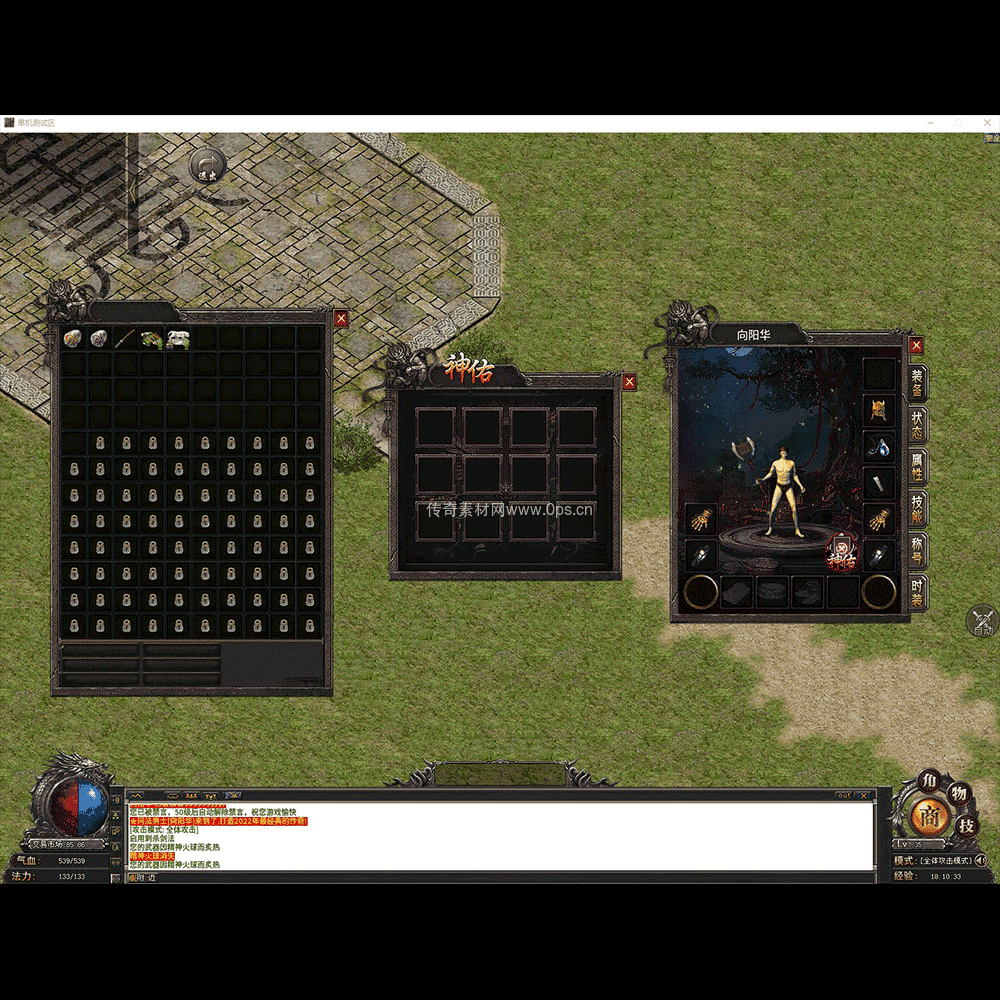Click the 神佑 badge on character panel

click(842, 554)
